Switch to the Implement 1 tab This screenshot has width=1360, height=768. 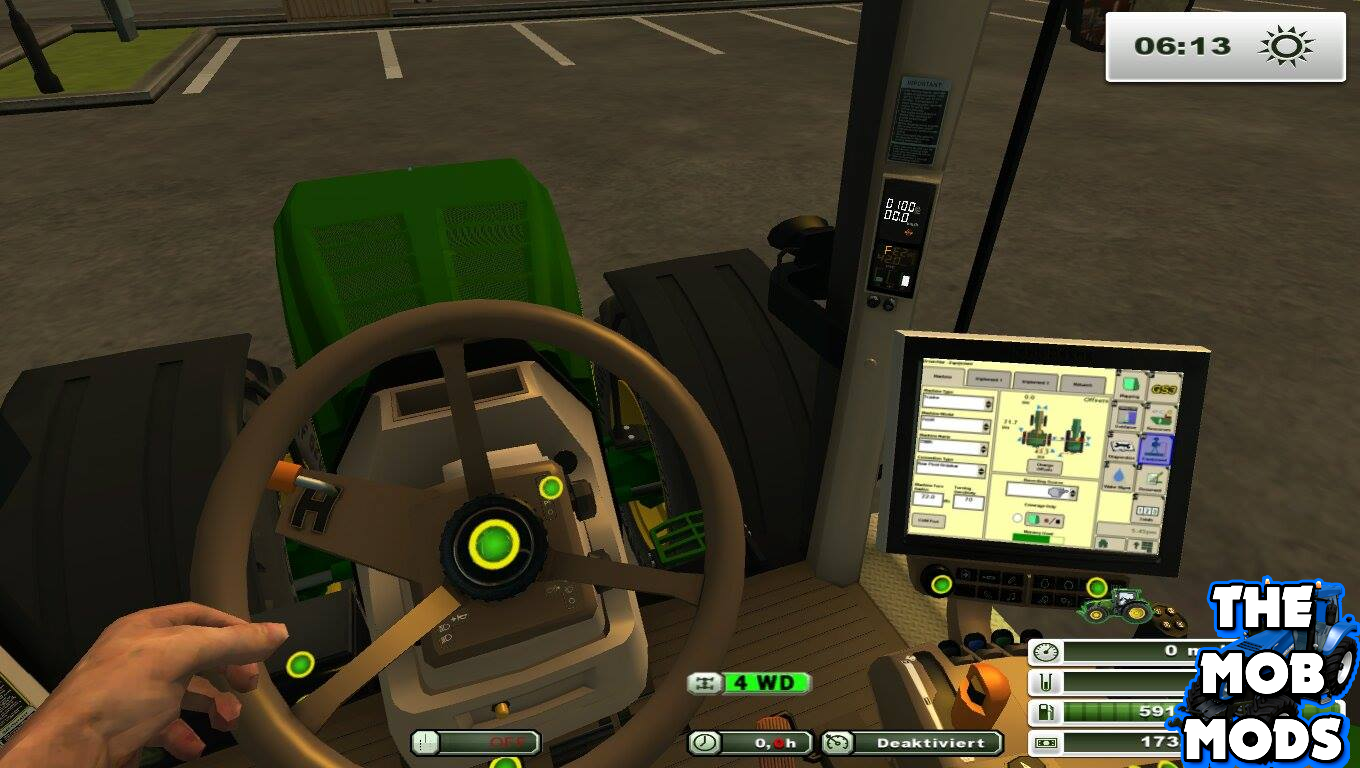(990, 378)
